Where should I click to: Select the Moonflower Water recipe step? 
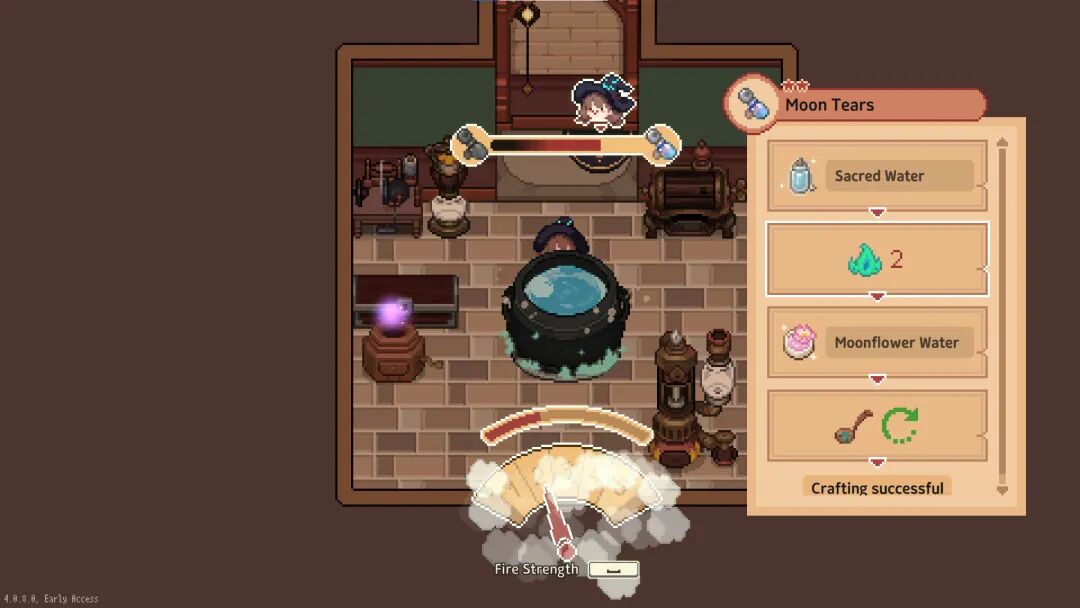click(x=877, y=342)
